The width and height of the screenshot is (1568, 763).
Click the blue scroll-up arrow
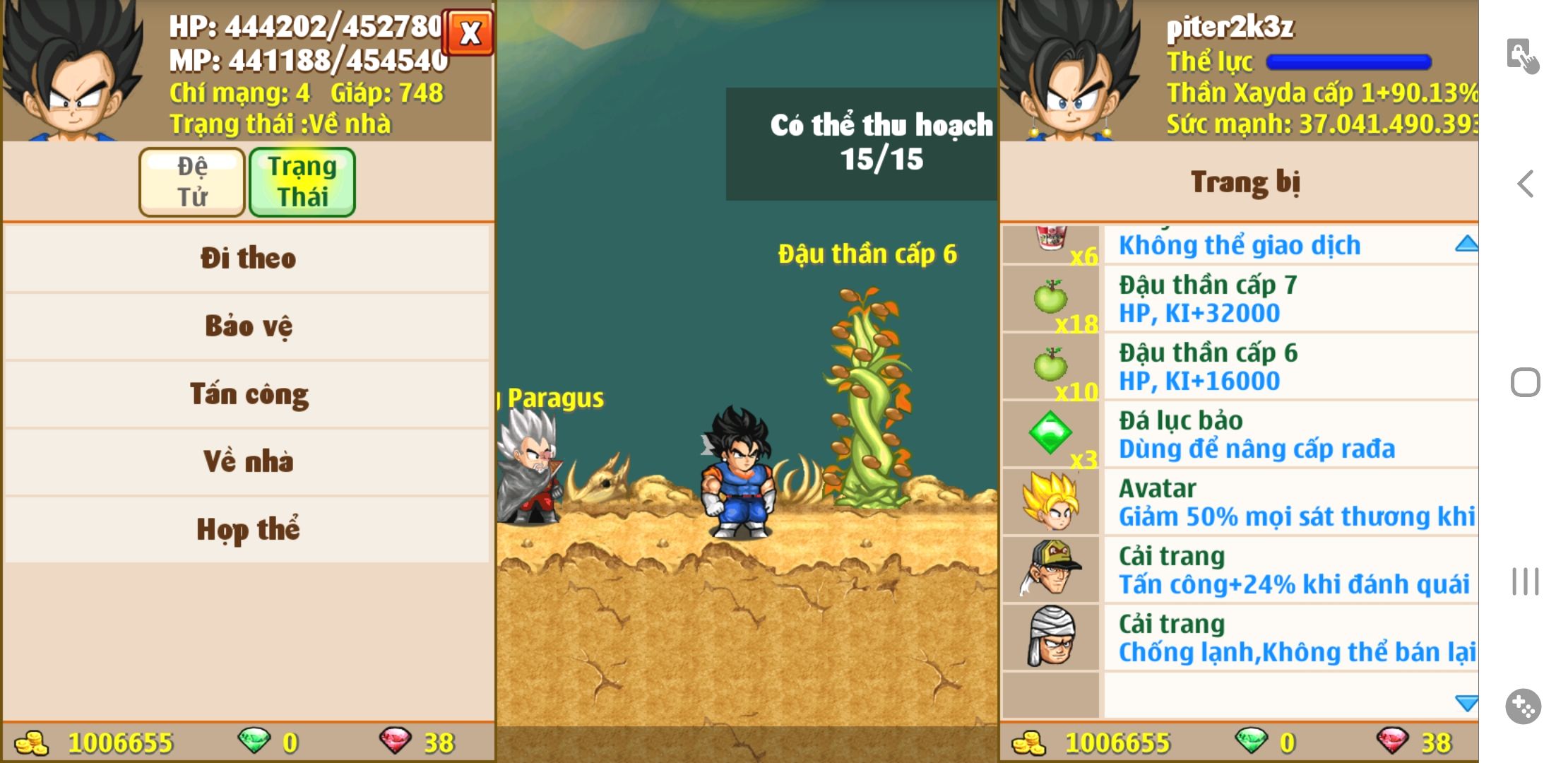click(1466, 244)
